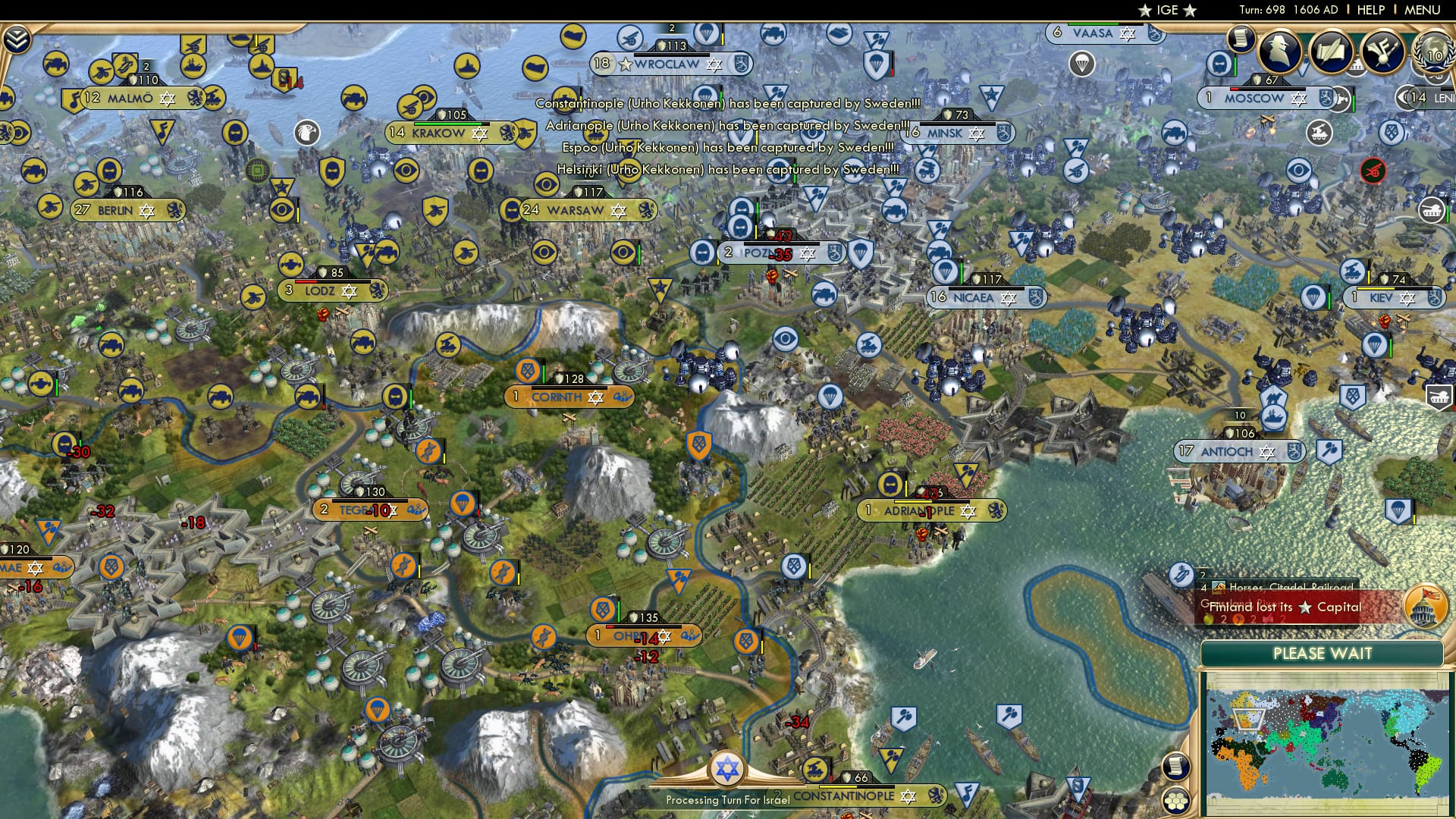
Task: Click the Finland lost its Capital notification
Action: [x=1287, y=607]
